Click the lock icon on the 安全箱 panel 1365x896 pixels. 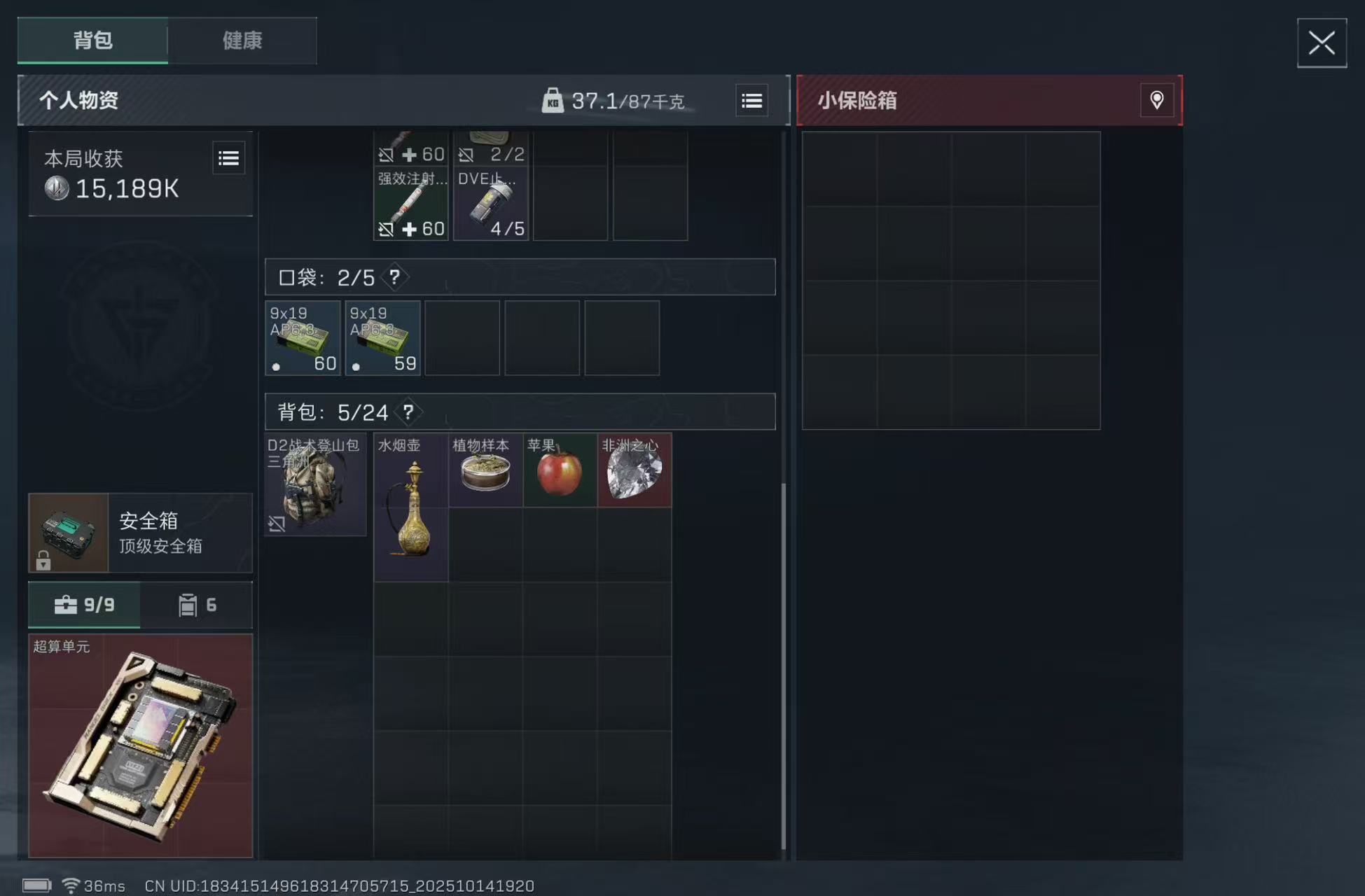click(45, 560)
